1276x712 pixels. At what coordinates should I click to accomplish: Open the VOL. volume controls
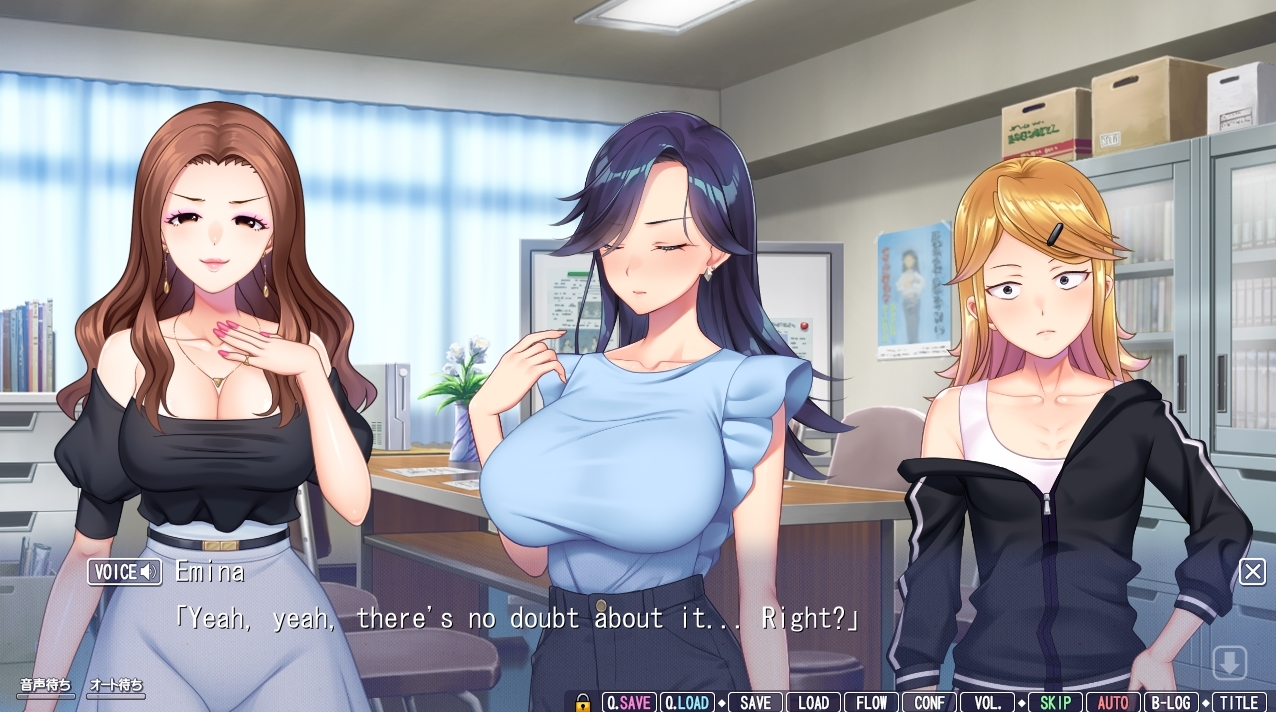coord(987,702)
